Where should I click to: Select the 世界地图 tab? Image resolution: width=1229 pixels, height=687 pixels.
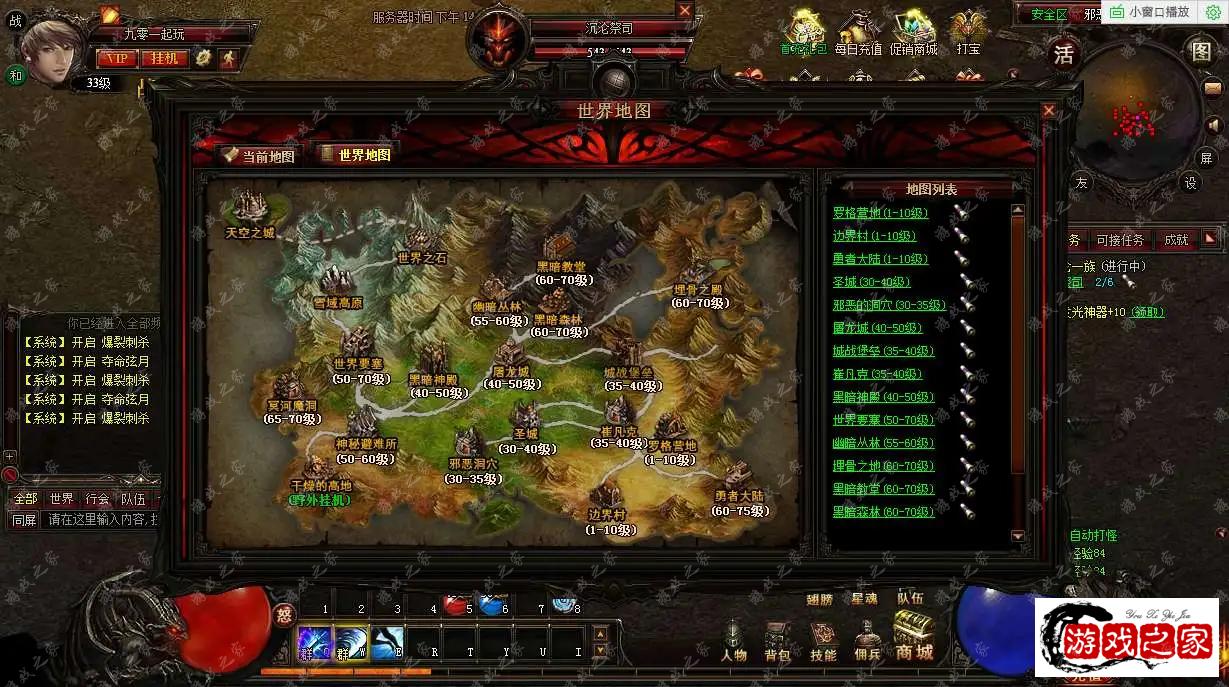[x=355, y=154]
